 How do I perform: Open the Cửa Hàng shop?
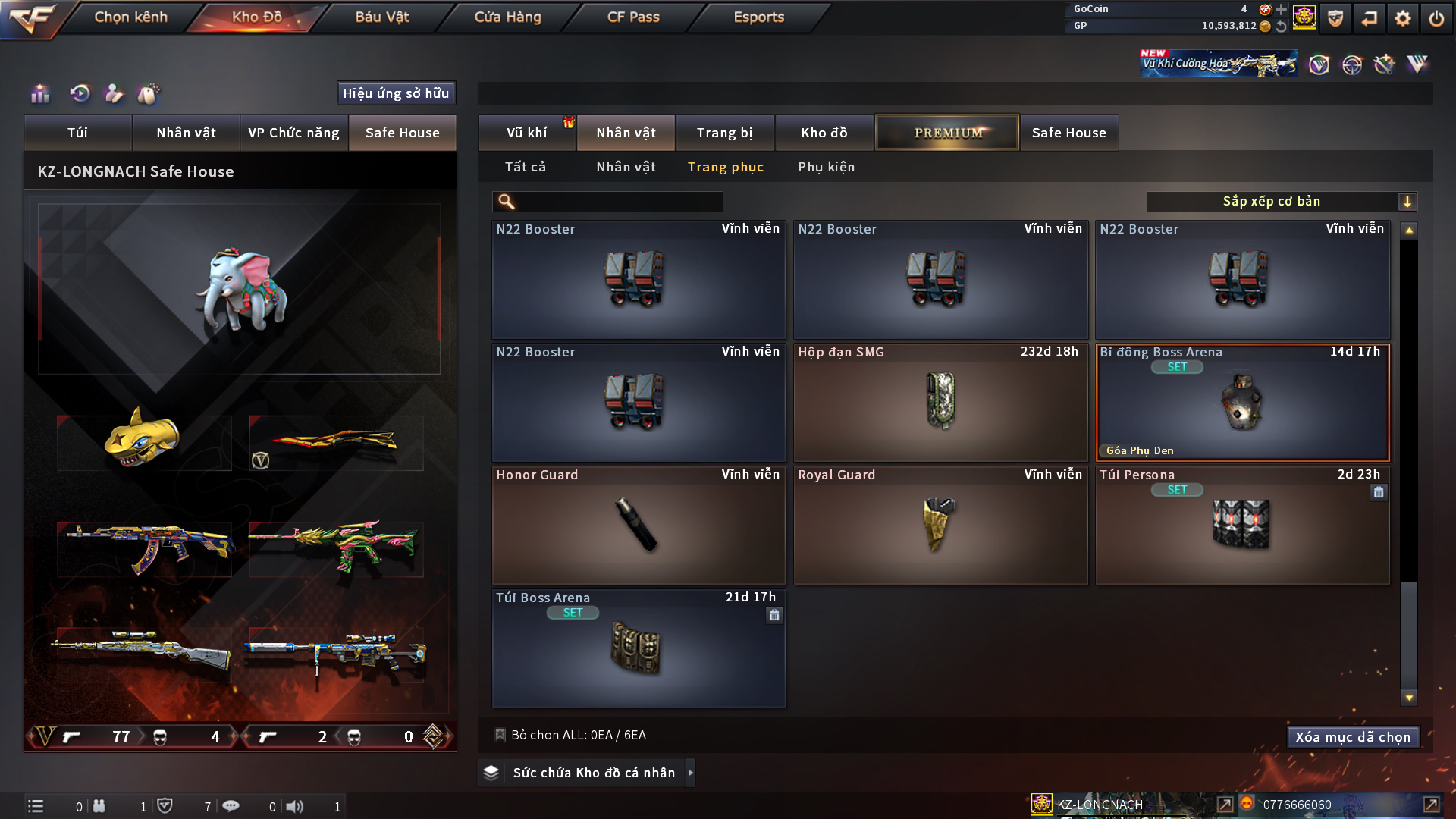click(x=507, y=17)
